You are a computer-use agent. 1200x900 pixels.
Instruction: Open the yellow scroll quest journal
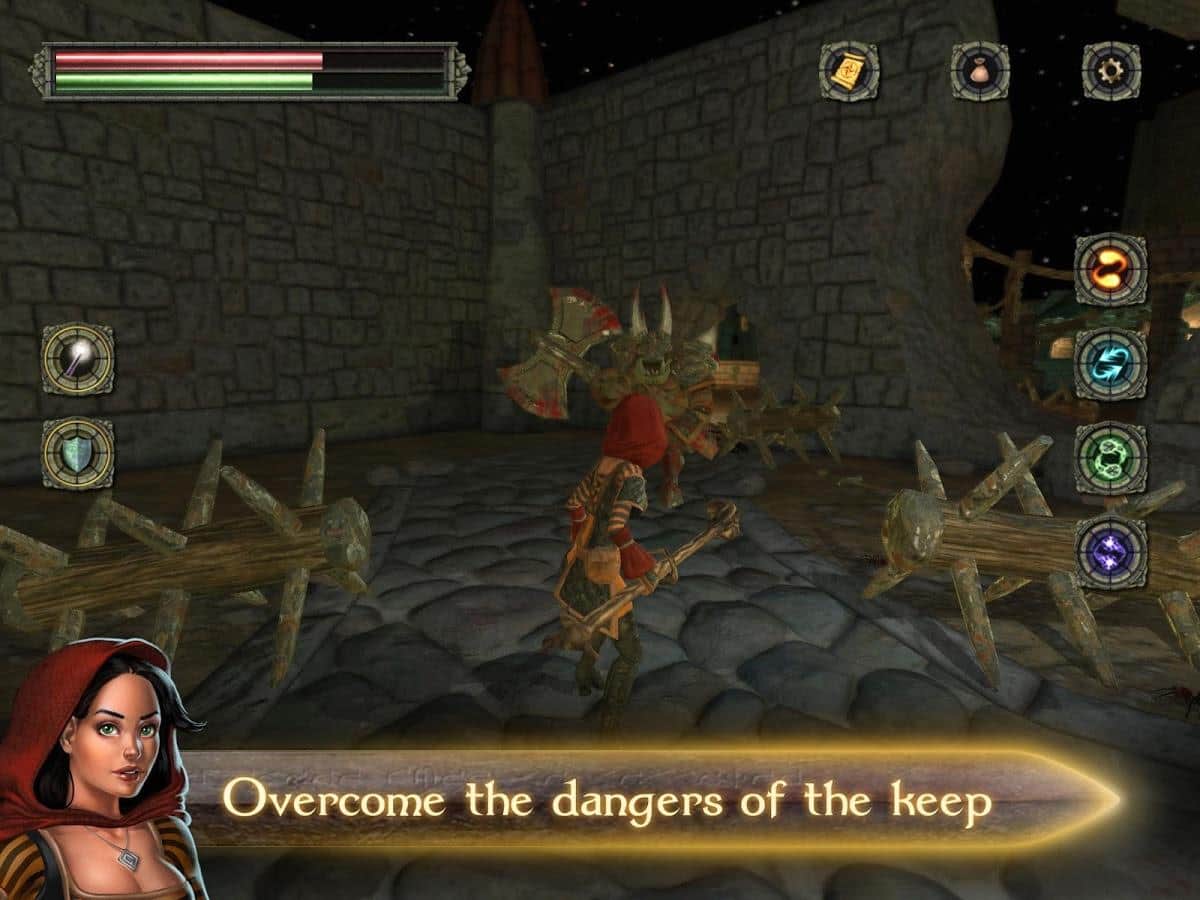pos(849,71)
